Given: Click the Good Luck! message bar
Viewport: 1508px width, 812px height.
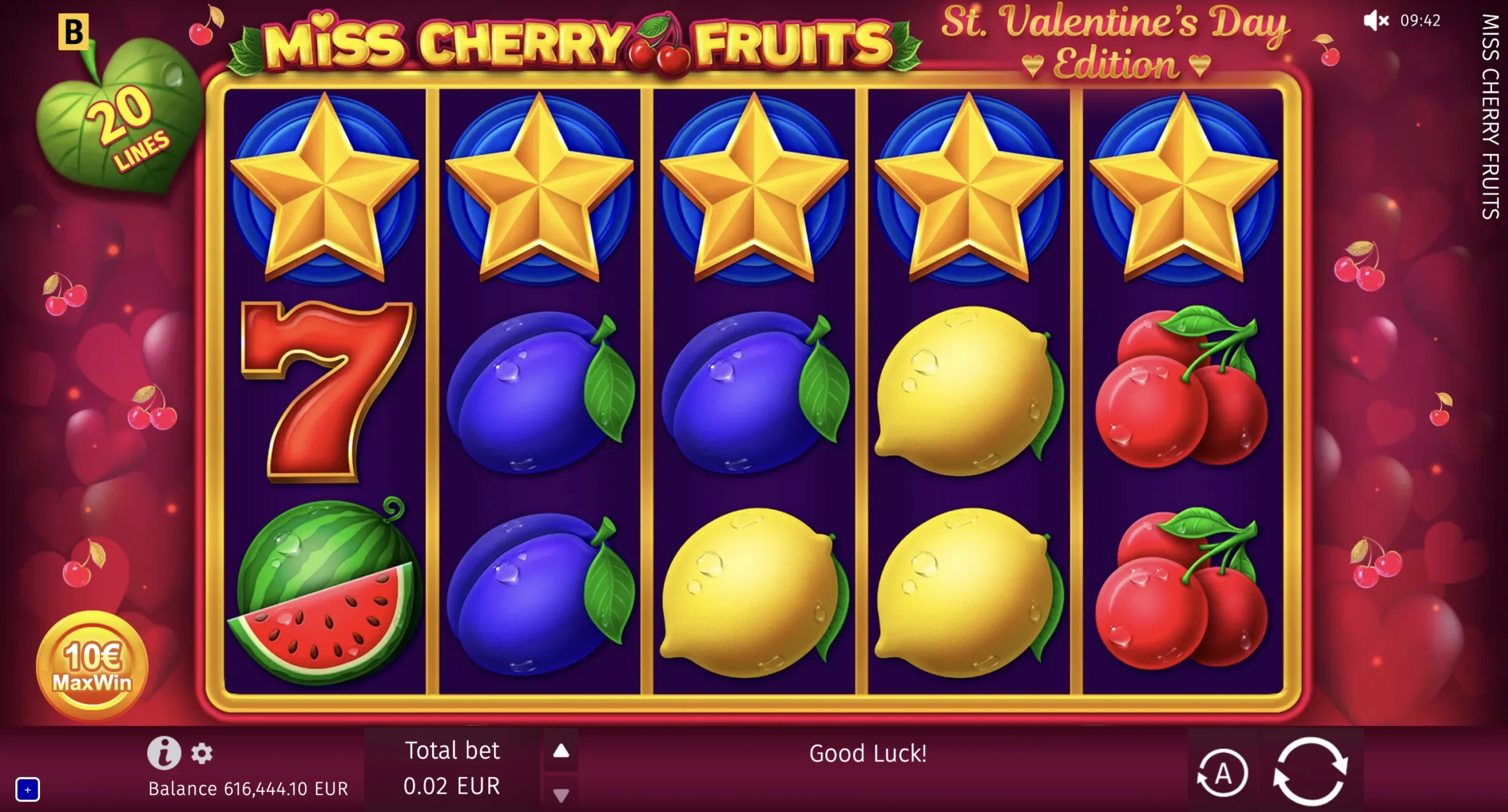Looking at the screenshot, I should [x=868, y=754].
